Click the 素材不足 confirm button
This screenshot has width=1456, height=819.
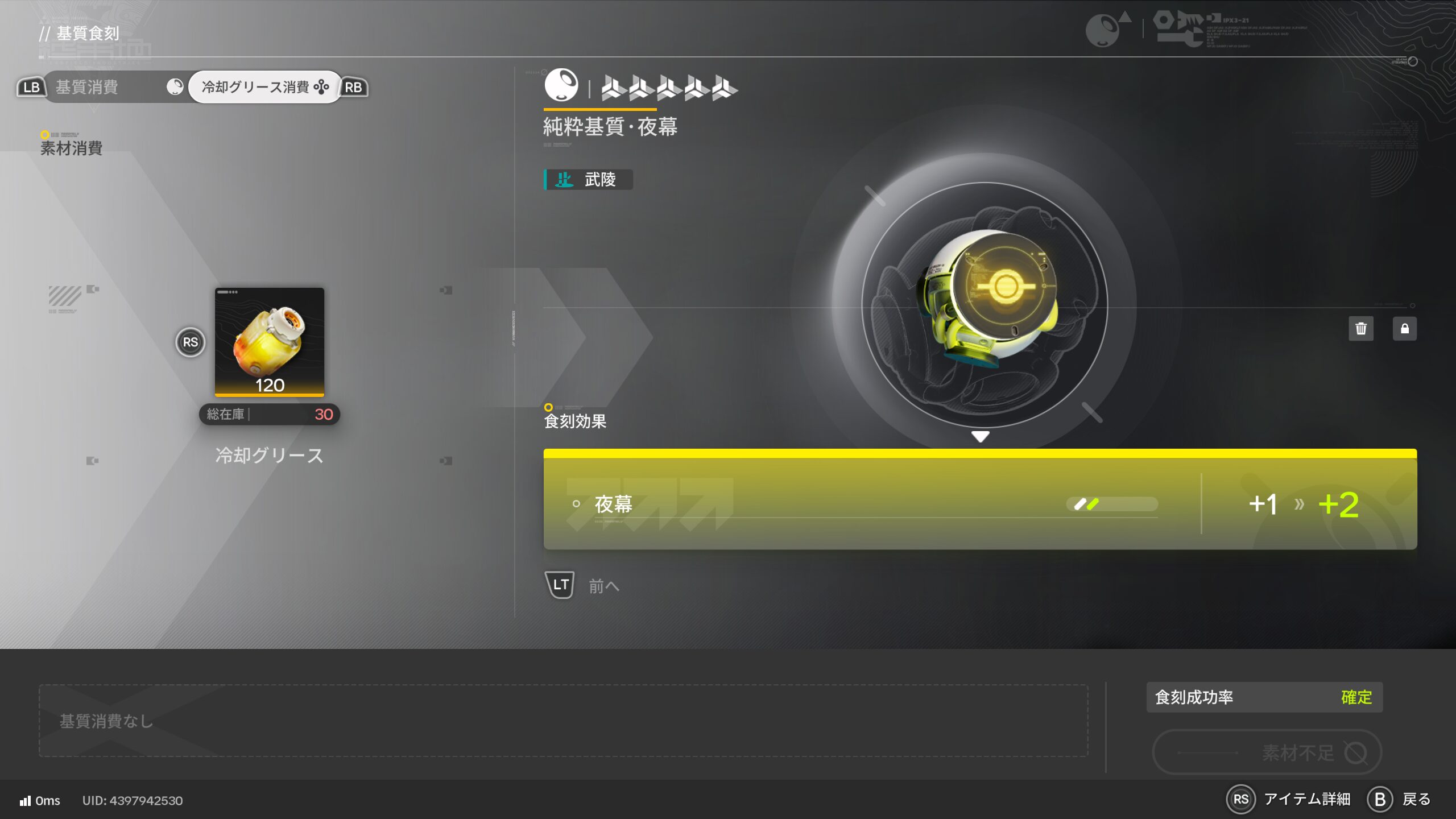tap(1267, 752)
